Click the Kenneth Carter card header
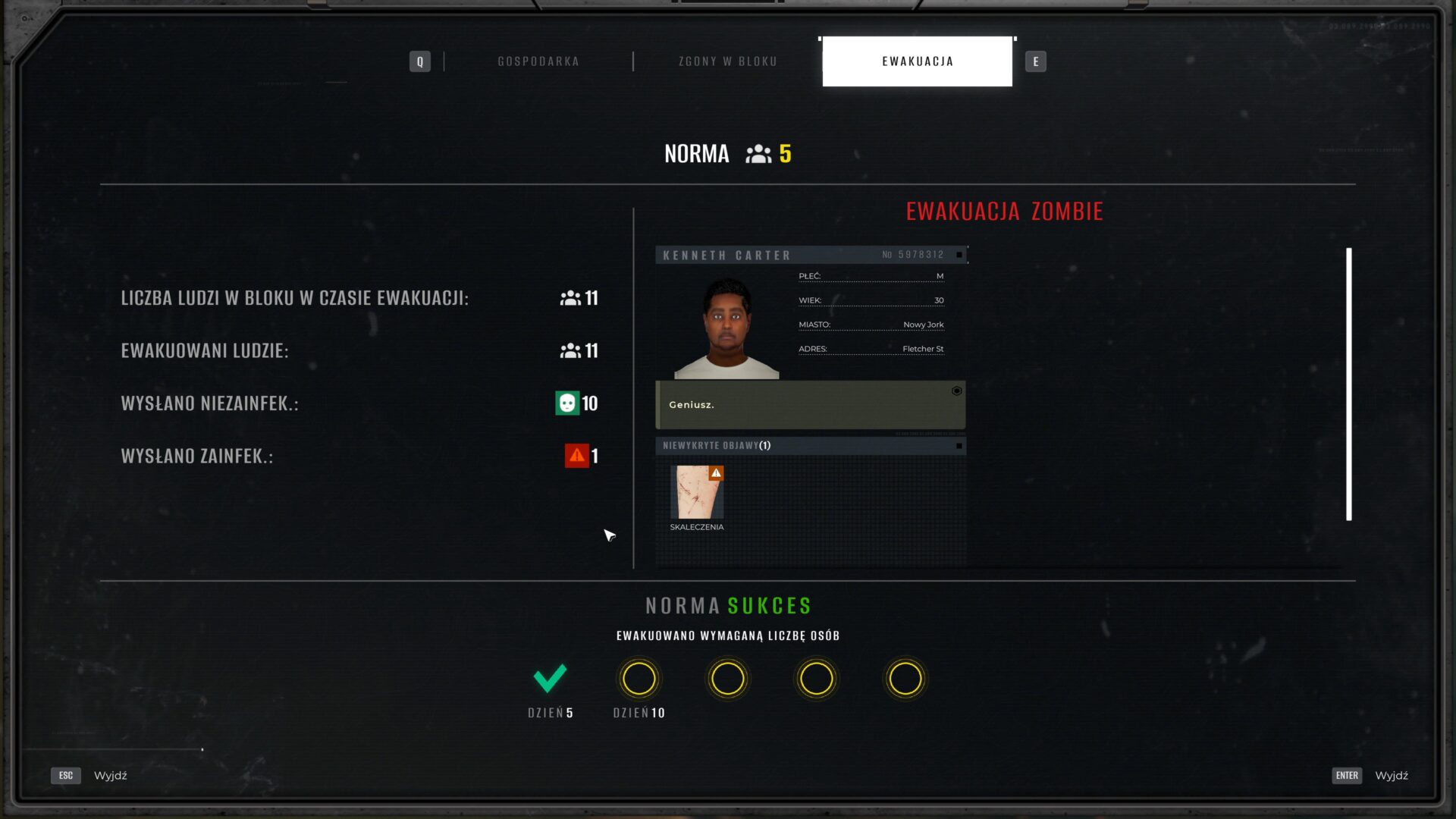Image resolution: width=1456 pixels, height=819 pixels. pos(810,255)
